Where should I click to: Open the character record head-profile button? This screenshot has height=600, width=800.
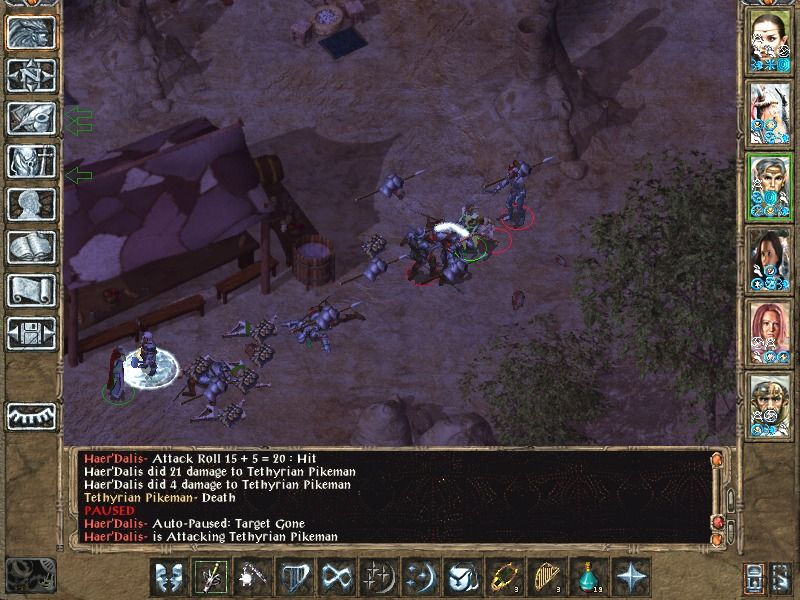[29, 204]
